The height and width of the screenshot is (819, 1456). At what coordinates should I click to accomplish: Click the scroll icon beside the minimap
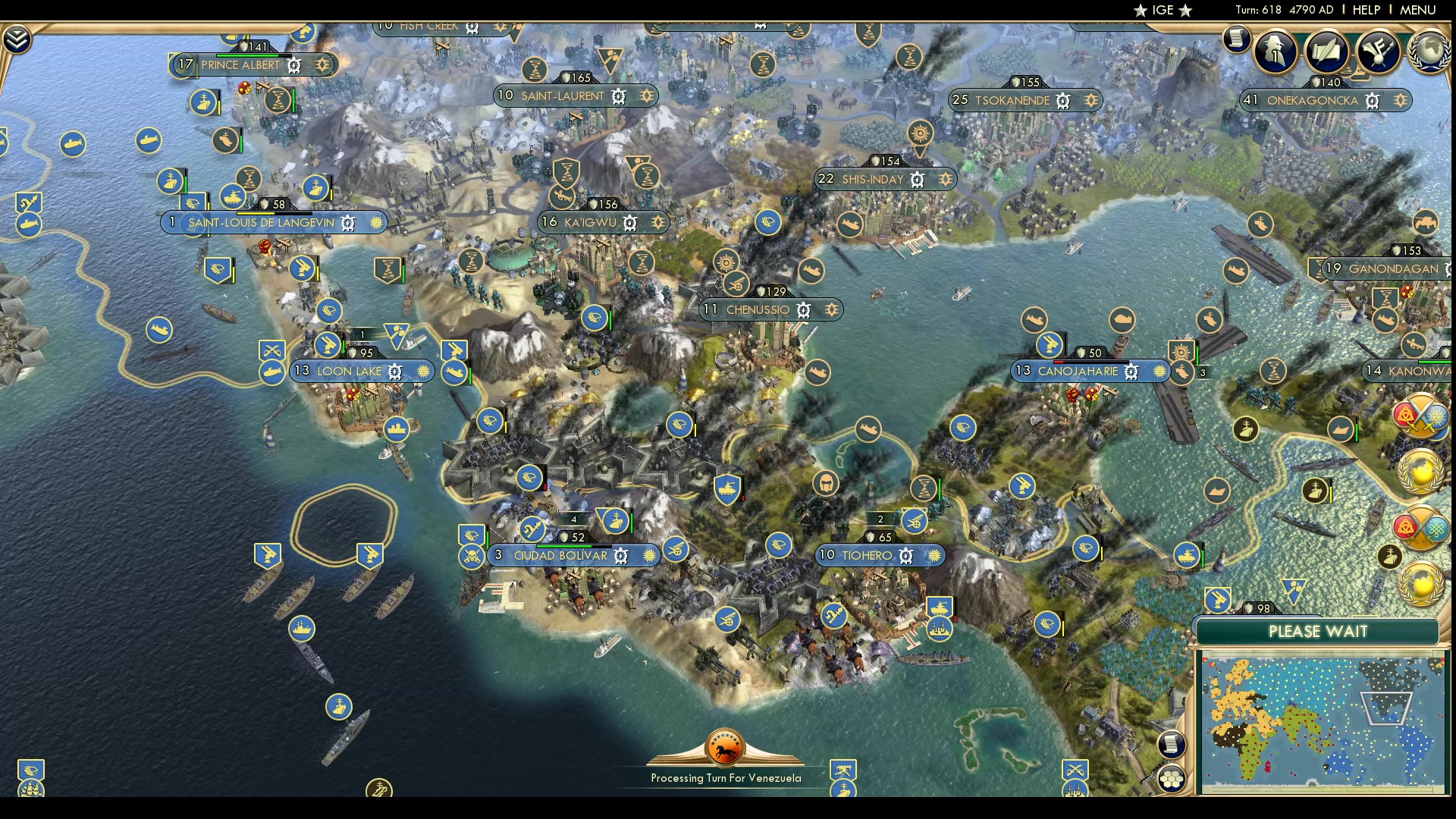coord(1172,745)
